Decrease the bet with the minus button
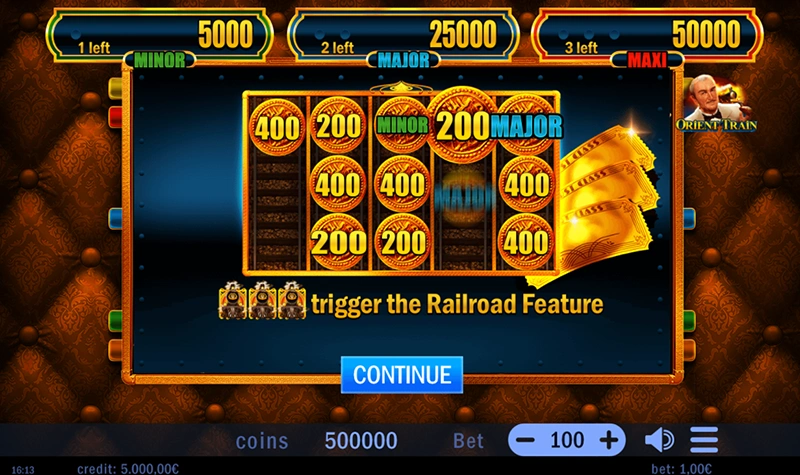800x475 pixels. click(x=527, y=440)
